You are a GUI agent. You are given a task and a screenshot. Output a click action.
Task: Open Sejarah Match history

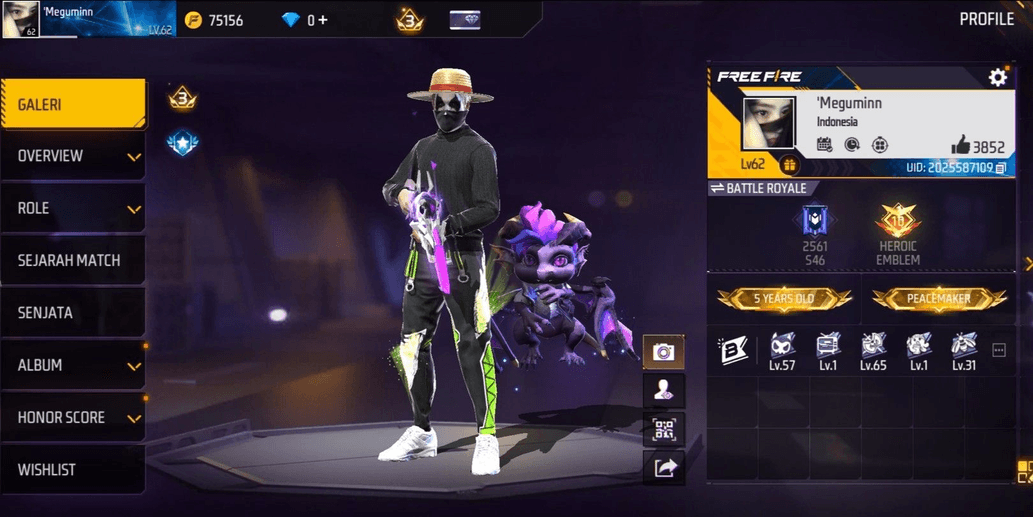click(x=72, y=260)
